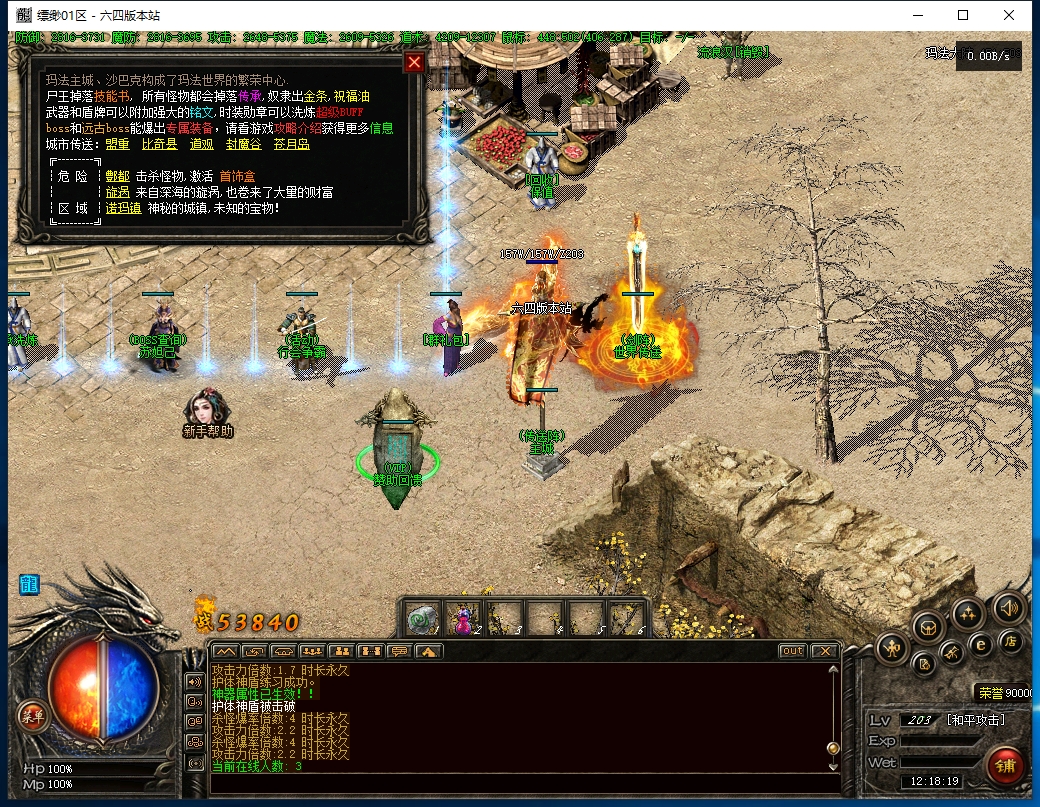1040x807 pixels.
Task: Open the 店 shop round button
Action: [1011, 640]
